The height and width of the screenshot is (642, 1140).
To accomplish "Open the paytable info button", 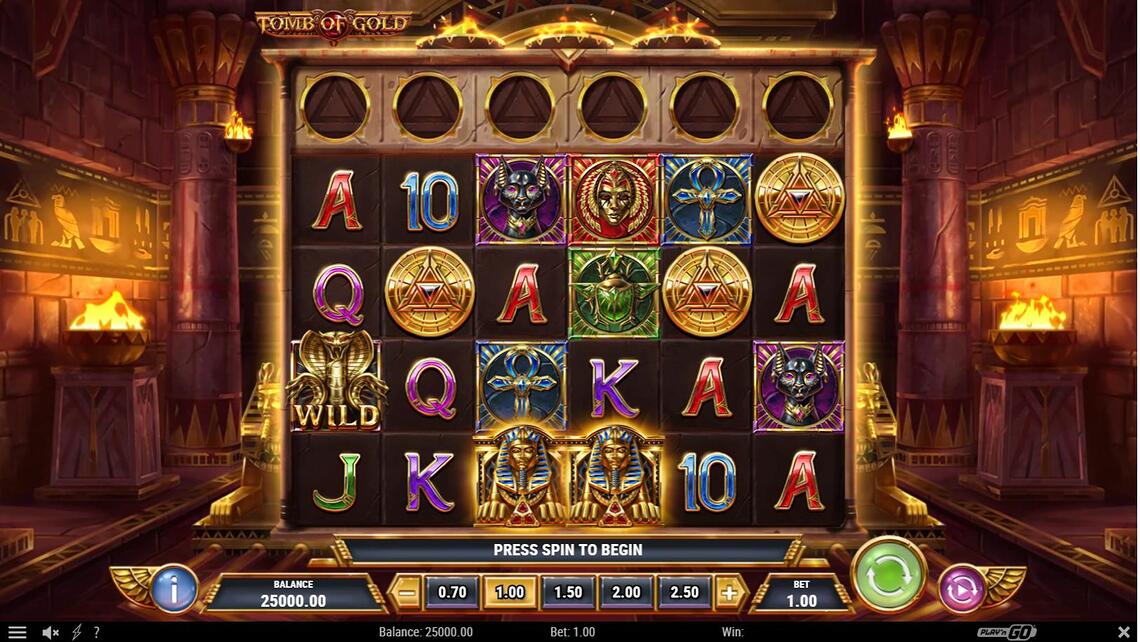I will coord(174,589).
